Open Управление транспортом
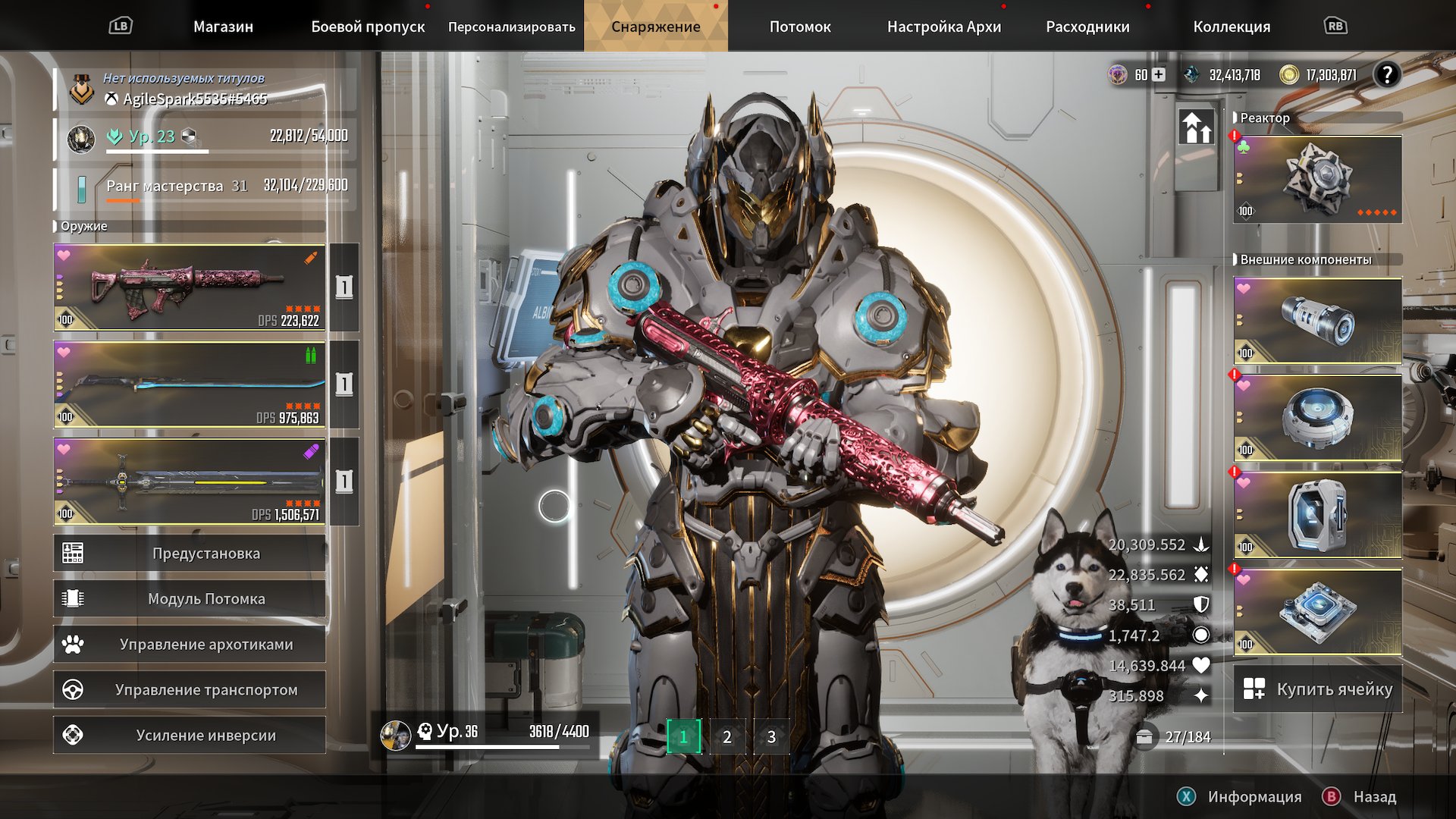 click(x=190, y=690)
